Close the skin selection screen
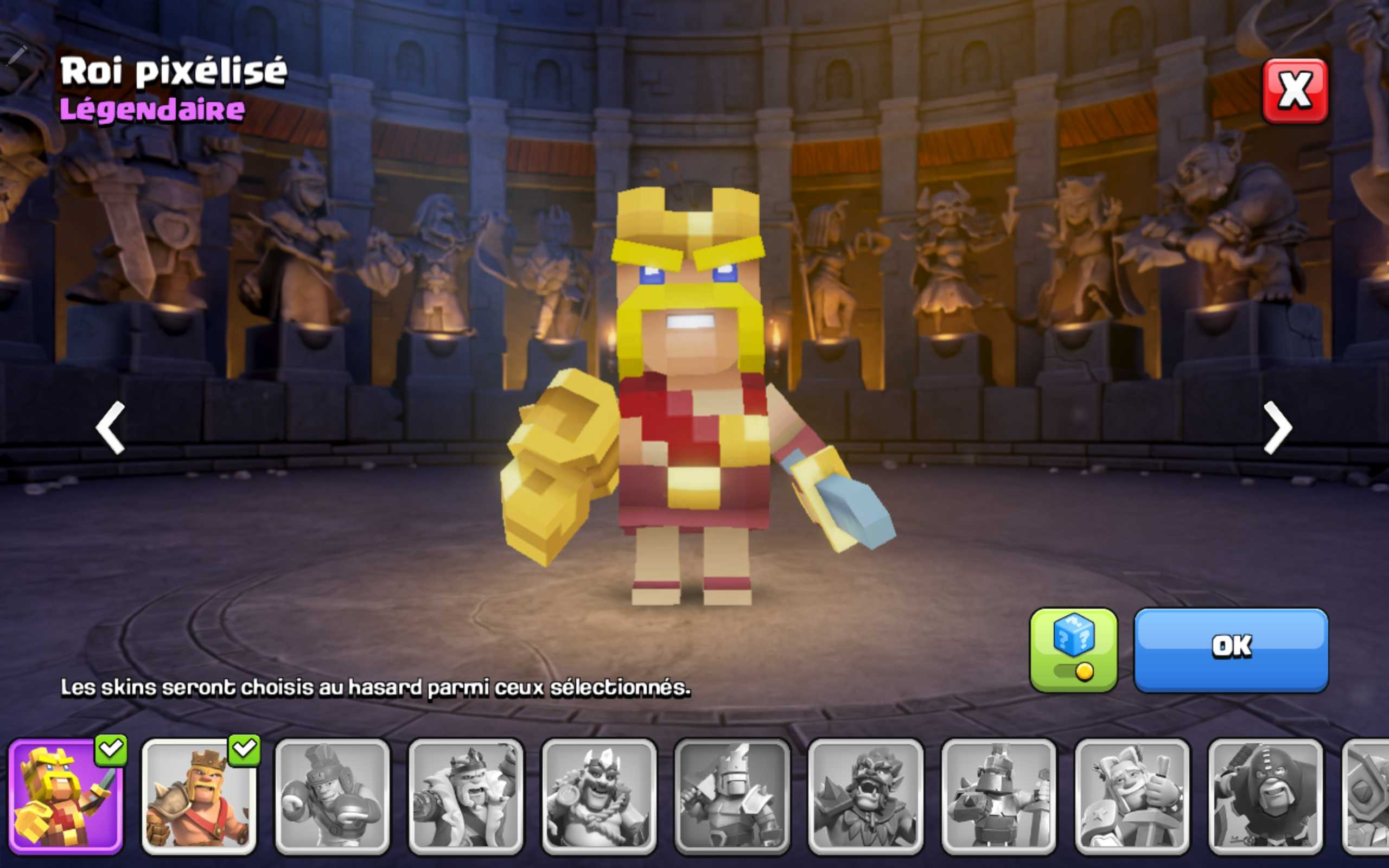This screenshot has height=868, width=1389. tap(1294, 91)
